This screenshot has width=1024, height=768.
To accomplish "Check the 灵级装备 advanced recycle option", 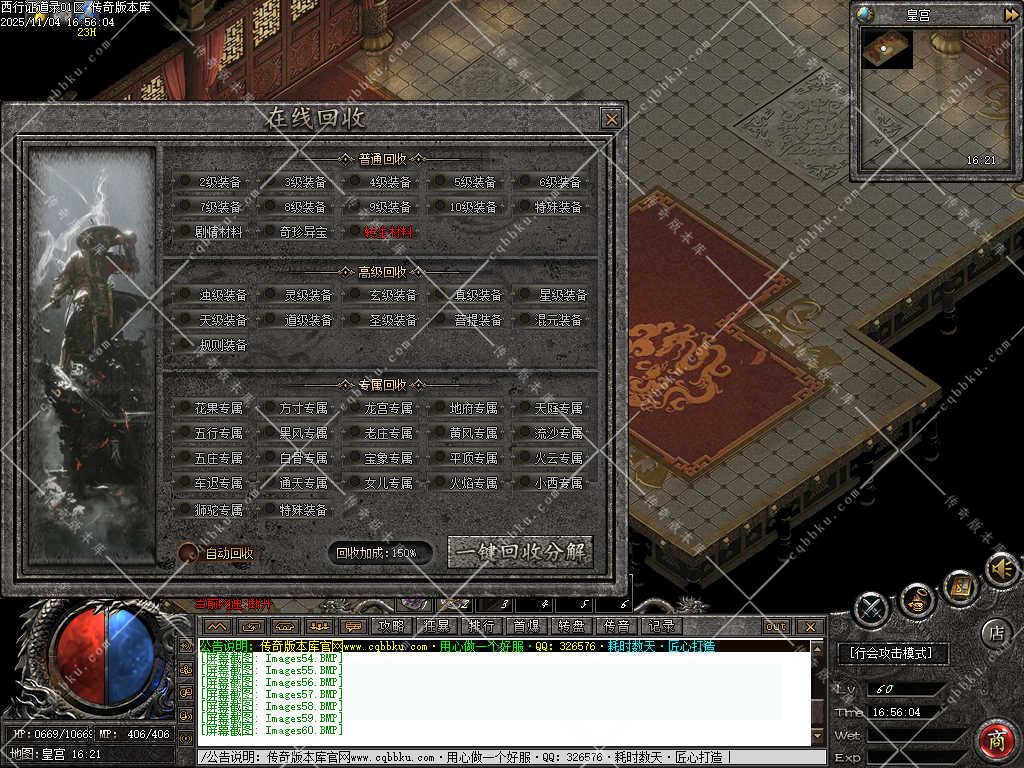I will [x=270, y=295].
